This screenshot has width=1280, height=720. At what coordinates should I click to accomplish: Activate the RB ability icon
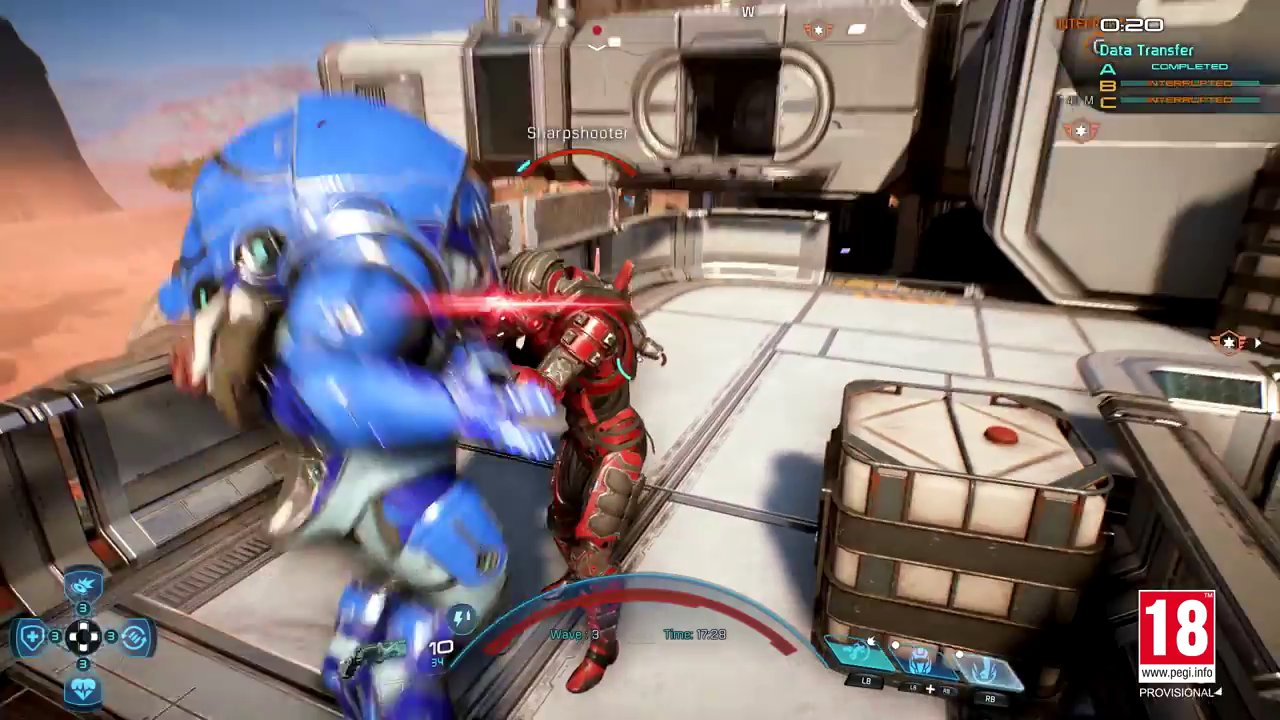tap(984, 666)
